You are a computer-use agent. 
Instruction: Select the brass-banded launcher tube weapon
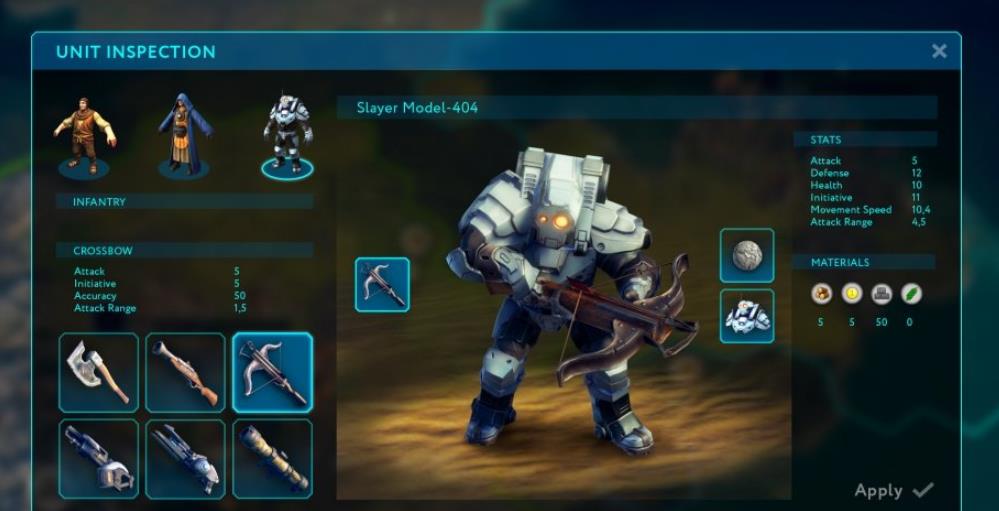[272, 459]
